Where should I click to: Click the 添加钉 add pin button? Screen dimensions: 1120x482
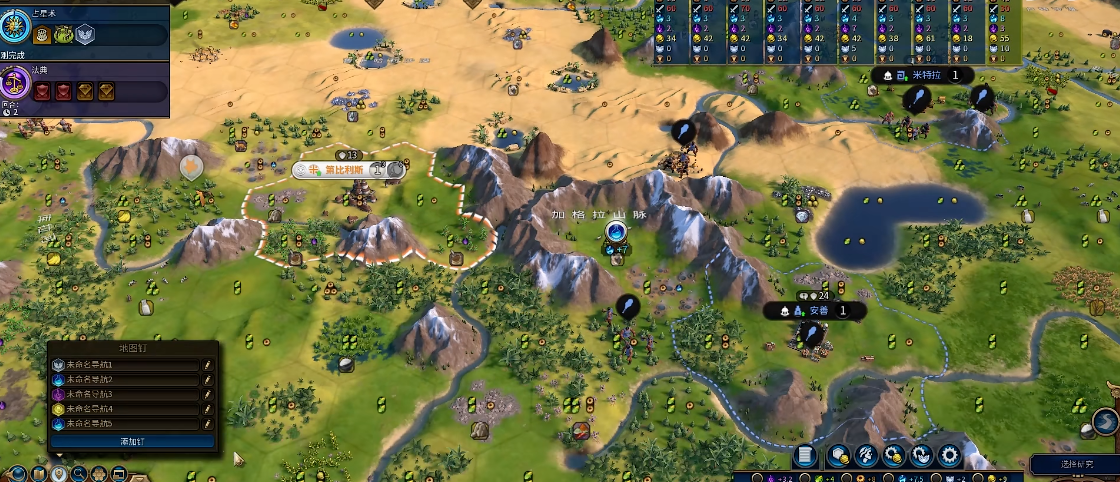click(x=132, y=441)
